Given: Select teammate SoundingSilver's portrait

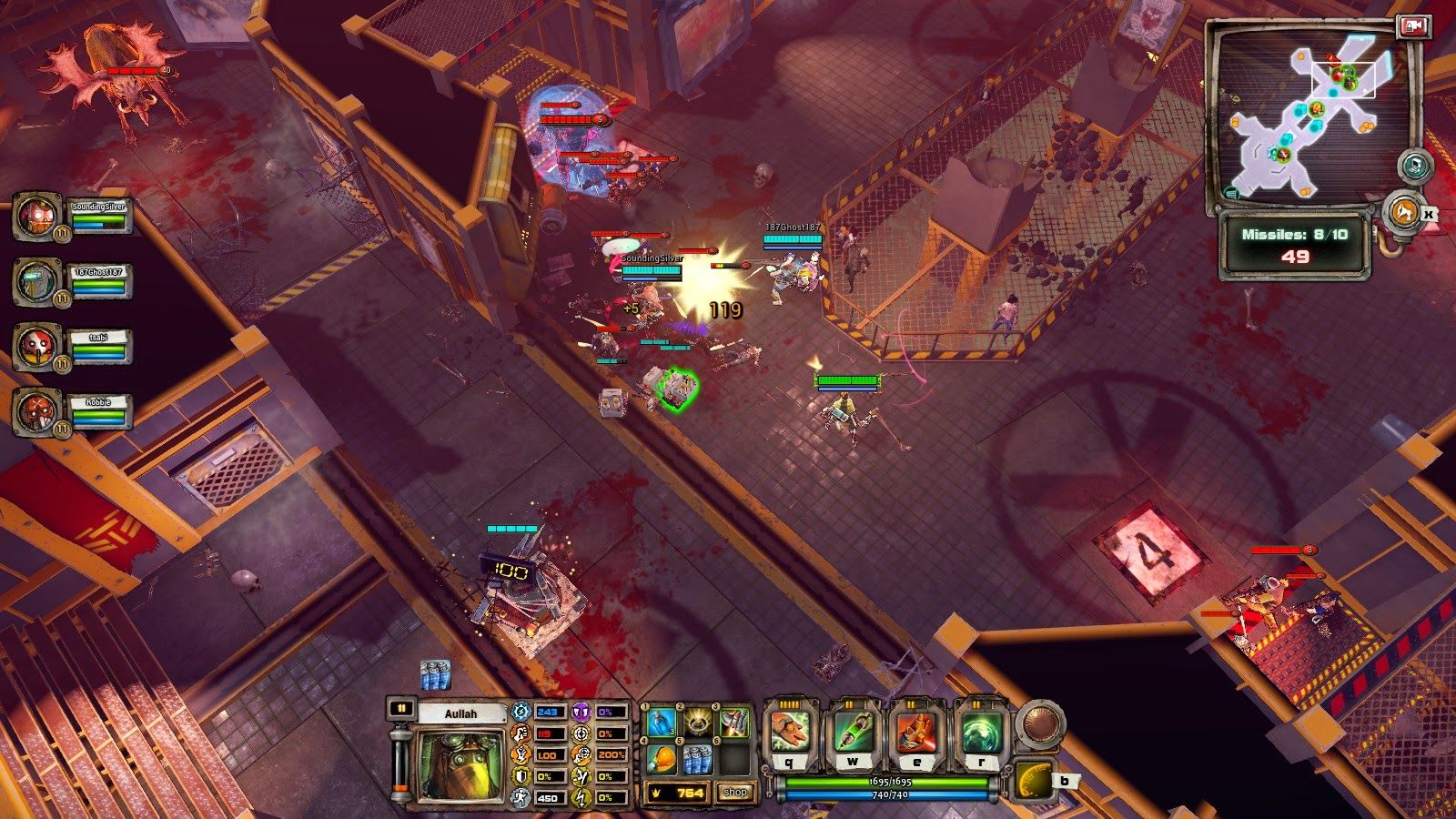Looking at the screenshot, I should coord(37,217).
